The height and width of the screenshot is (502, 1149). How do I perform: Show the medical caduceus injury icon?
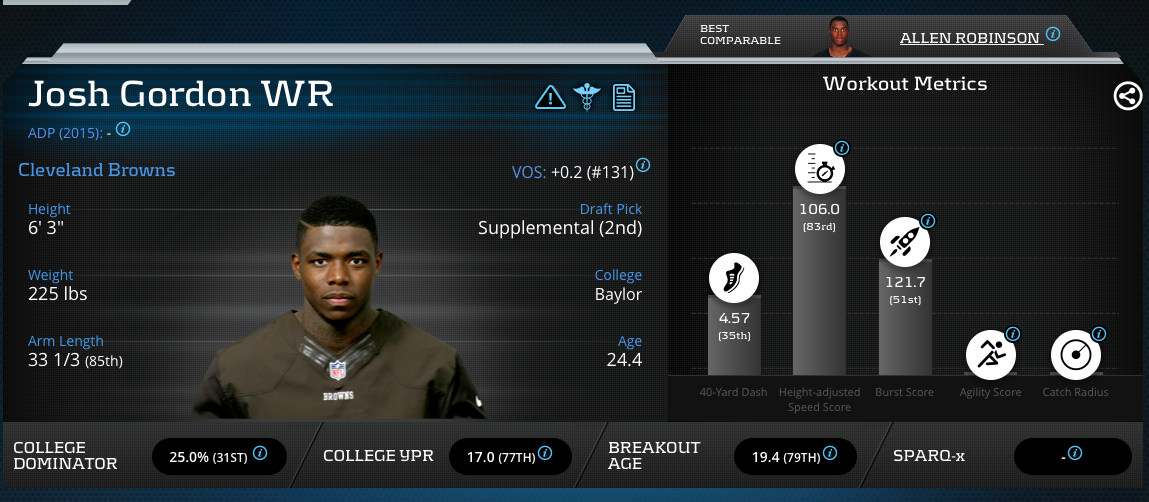coord(585,97)
